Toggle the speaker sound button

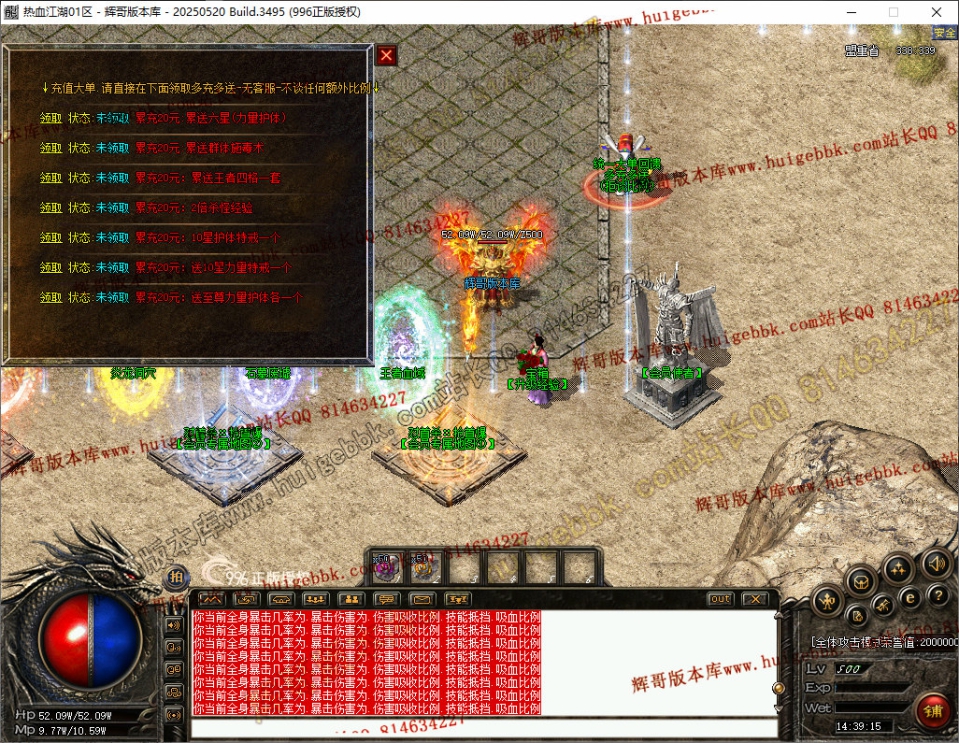pos(936,563)
